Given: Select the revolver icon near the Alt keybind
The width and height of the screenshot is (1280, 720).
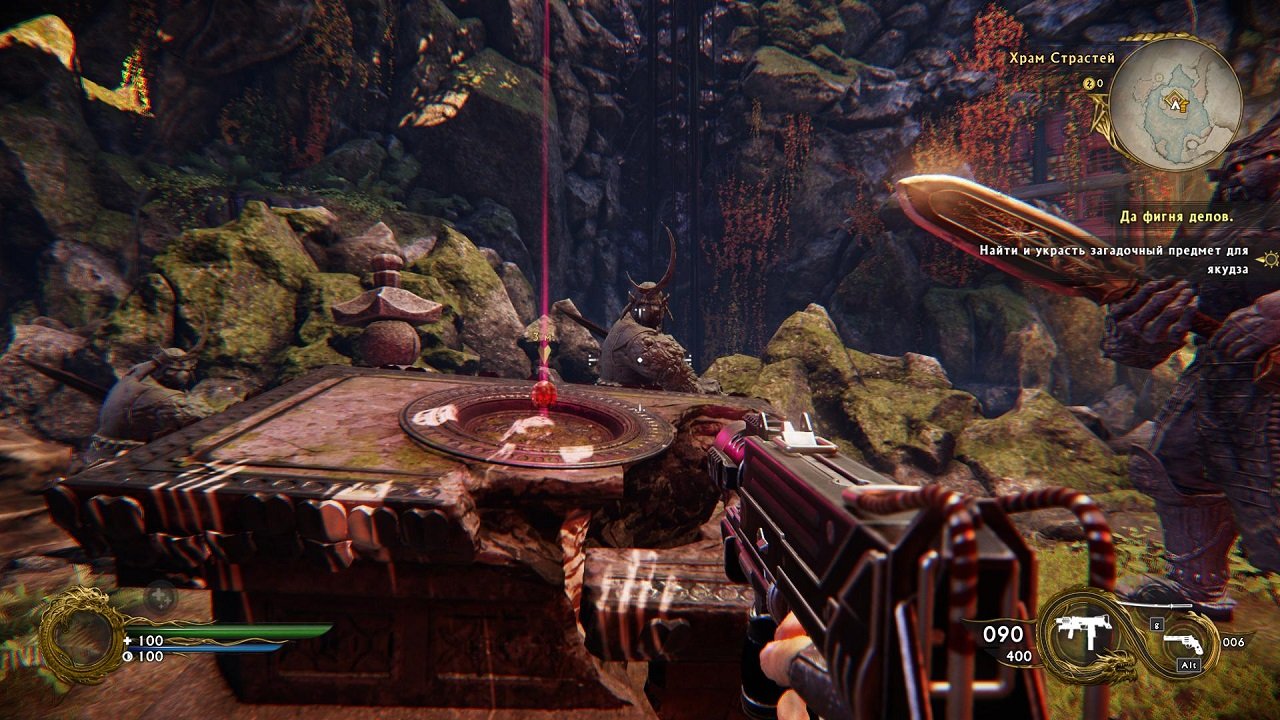Looking at the screenshot, I should pos(1183,643).
